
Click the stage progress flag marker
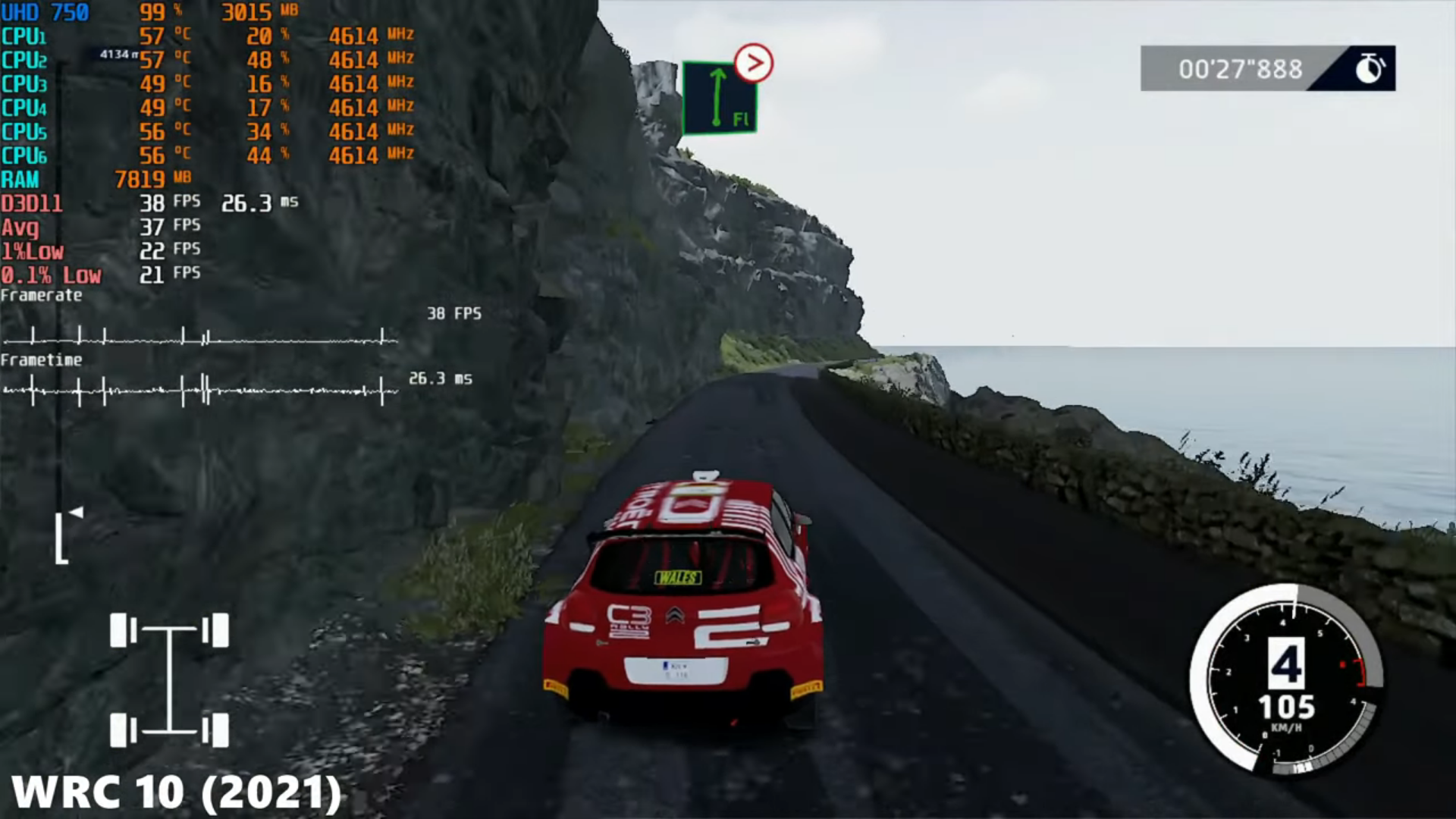tap(74, 514)
